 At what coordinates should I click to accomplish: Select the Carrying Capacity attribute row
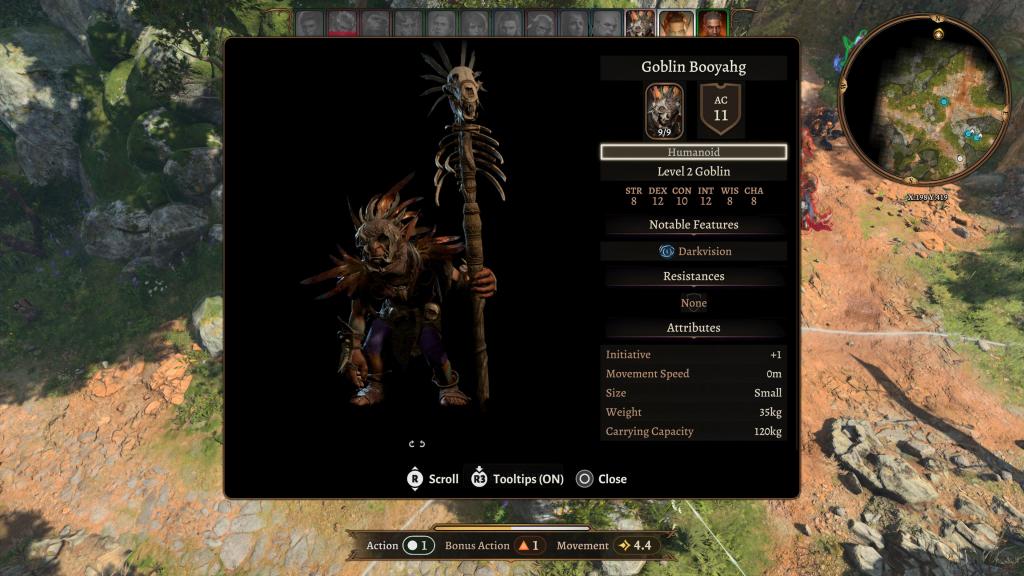pos(693,432)
